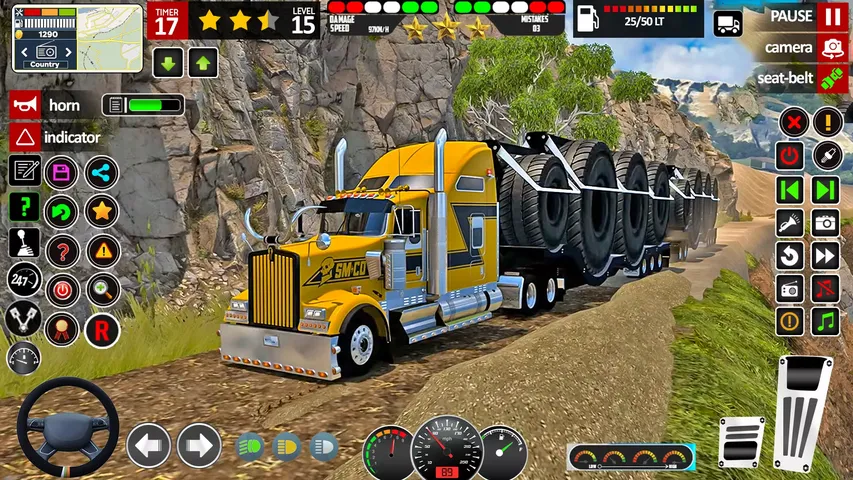Viewport: 853px width, 480px height.
Task: Step on the accelerator pedal
Action: tap(805, 410)
